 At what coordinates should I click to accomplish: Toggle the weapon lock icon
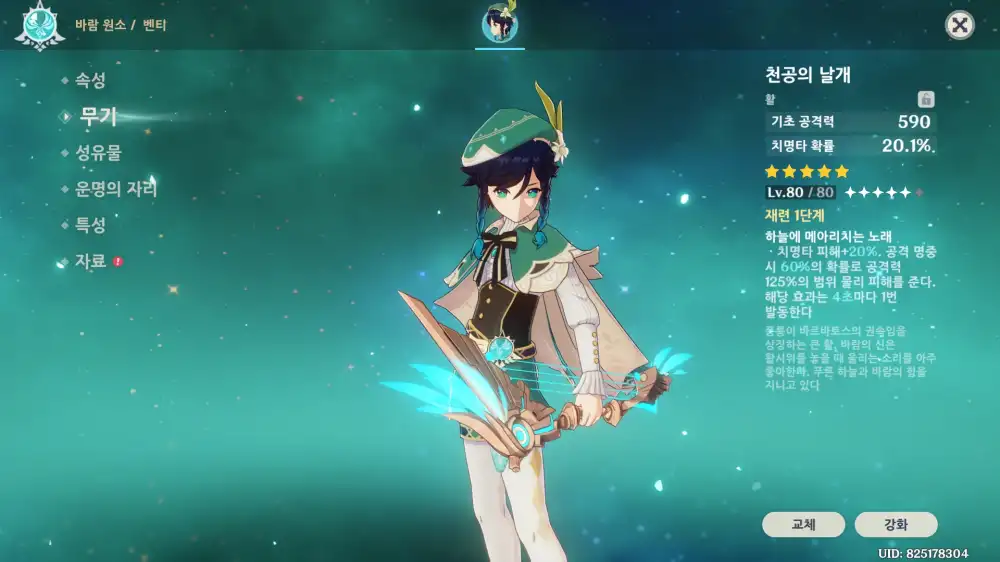926,99
